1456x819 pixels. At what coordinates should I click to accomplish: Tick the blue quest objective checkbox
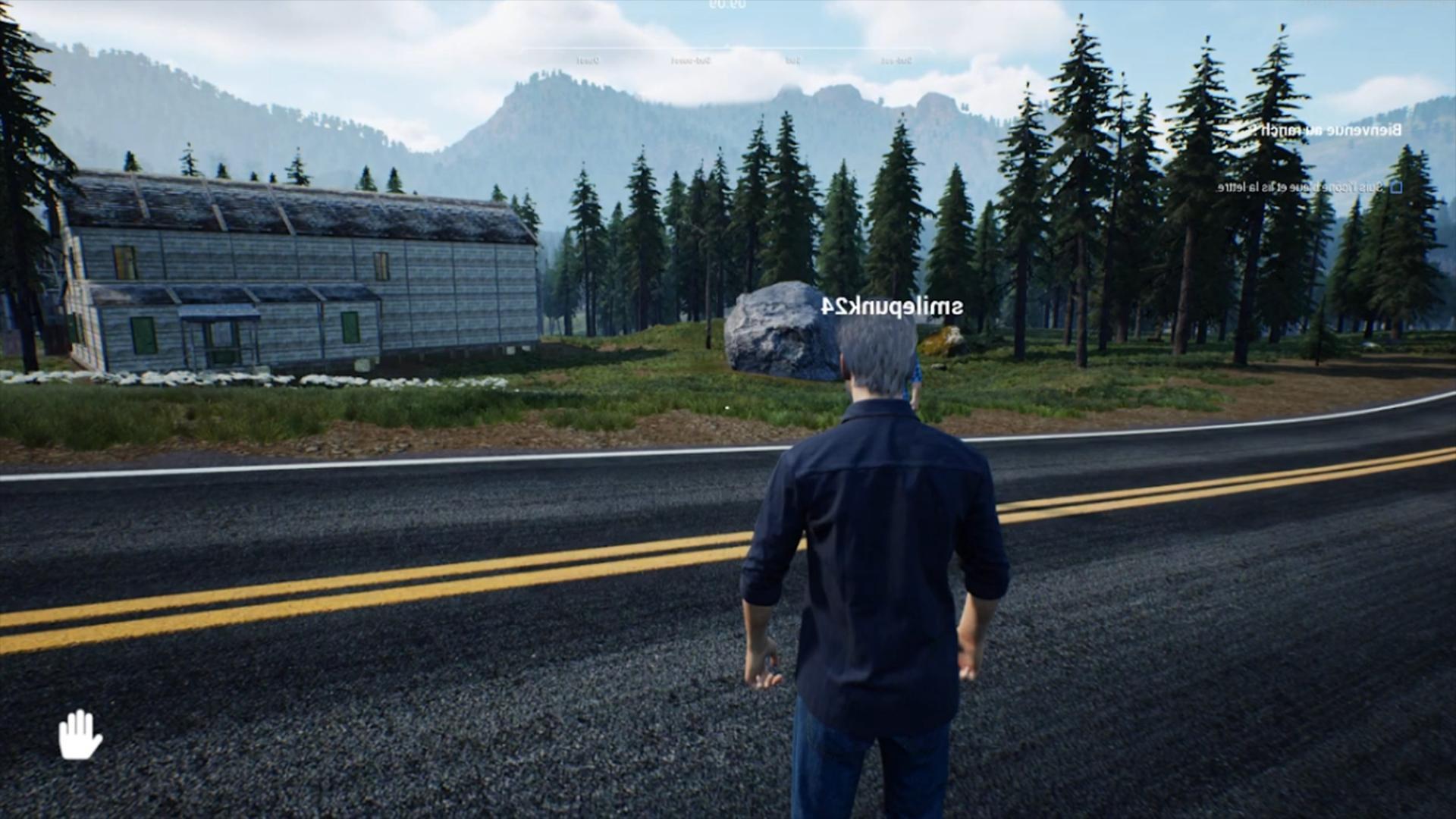1395,187
